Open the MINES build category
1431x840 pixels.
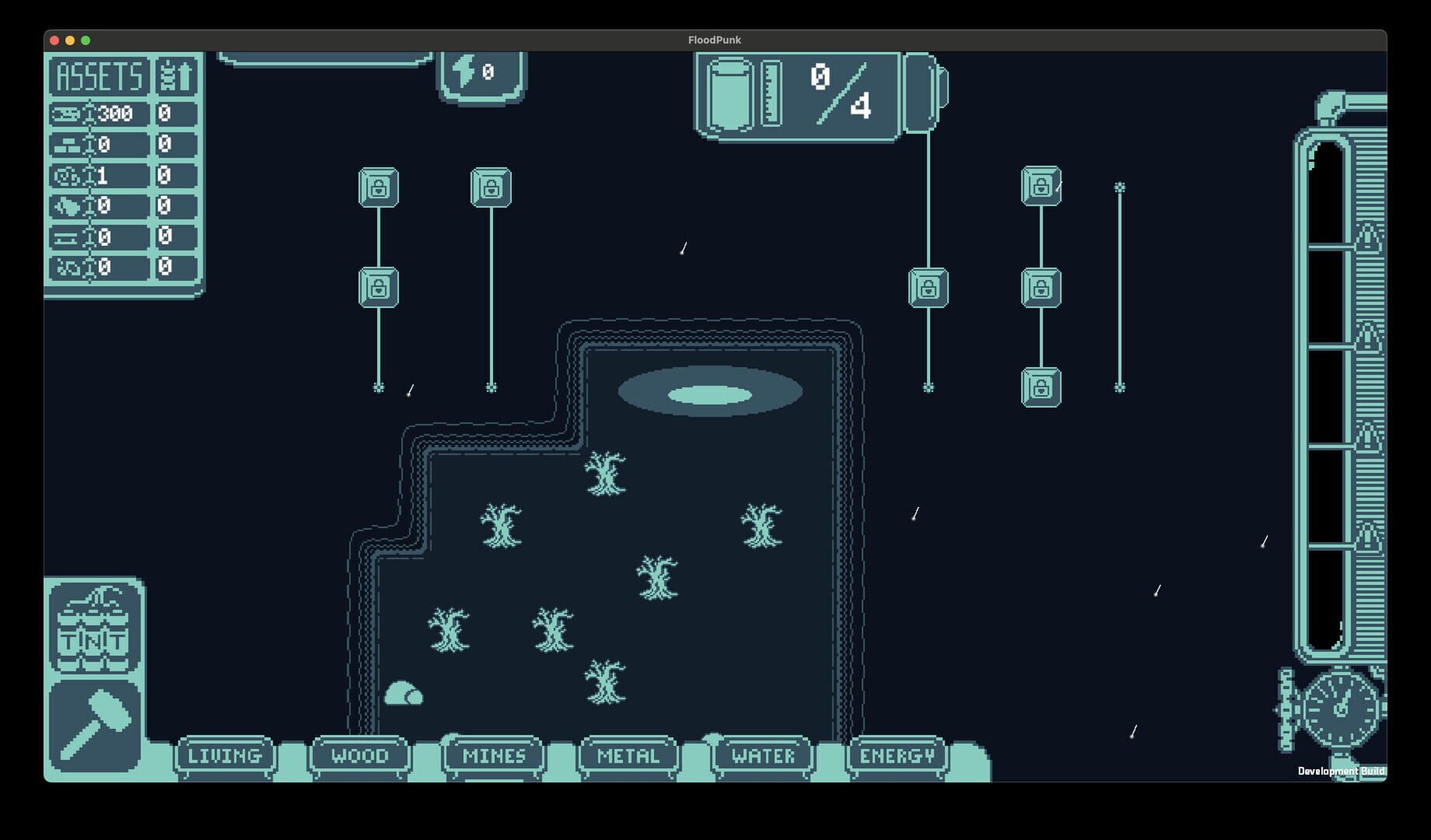coord(492,754)
